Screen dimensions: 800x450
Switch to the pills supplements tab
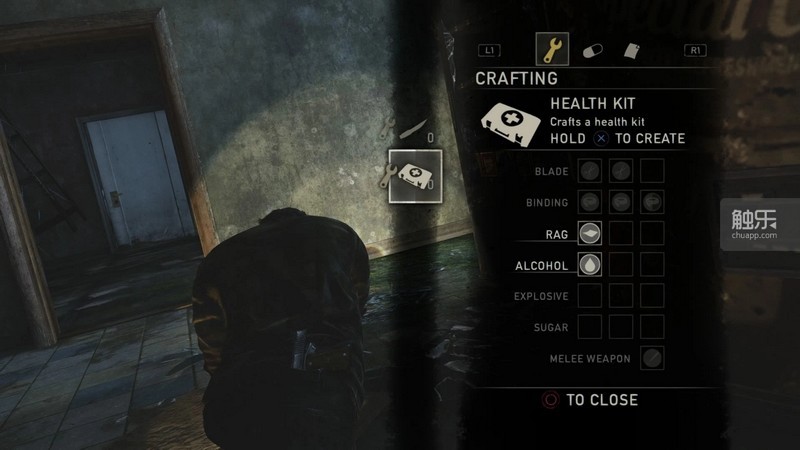tap(592, 49)
